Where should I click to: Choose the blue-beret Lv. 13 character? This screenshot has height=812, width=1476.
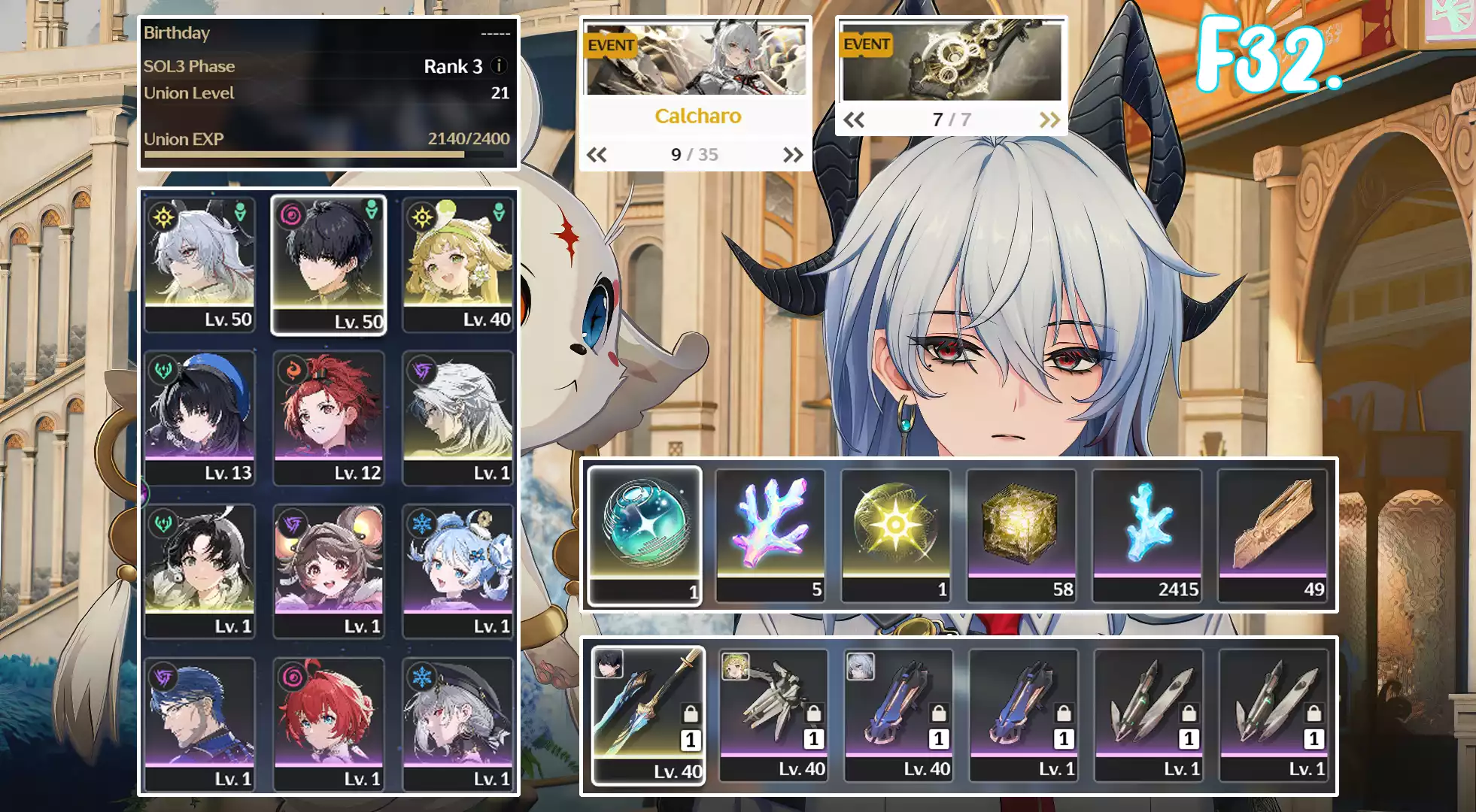click(199, 418)
